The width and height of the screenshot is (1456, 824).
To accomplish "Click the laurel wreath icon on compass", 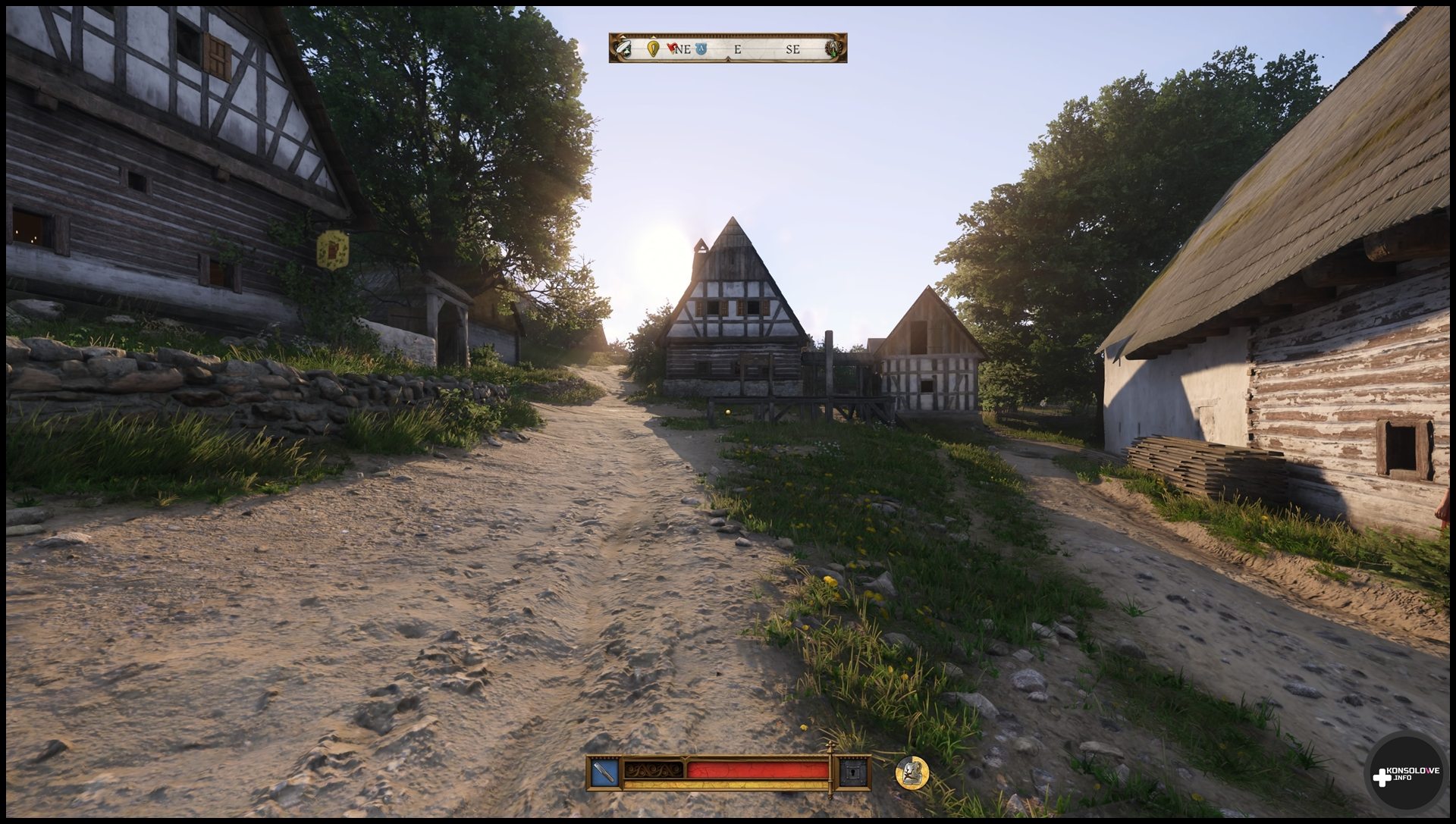I will point(834,49).
